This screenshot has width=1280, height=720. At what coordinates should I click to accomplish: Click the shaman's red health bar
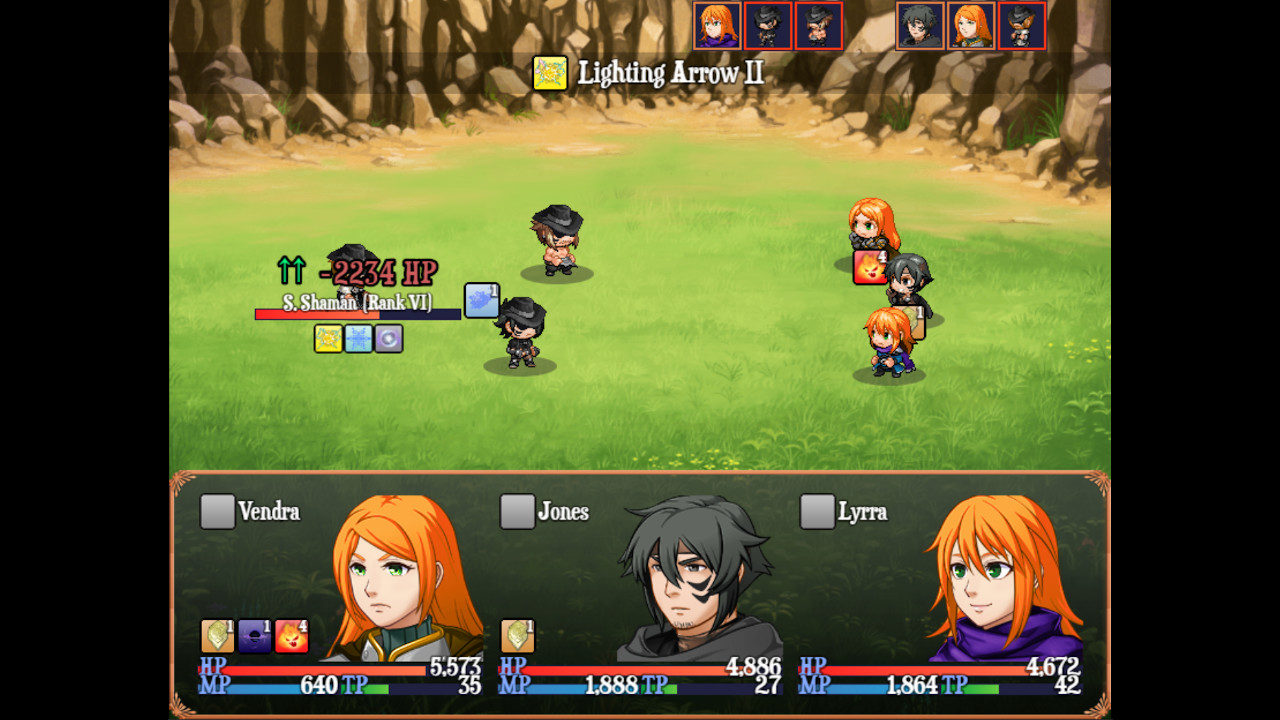[x=310, y=312]
